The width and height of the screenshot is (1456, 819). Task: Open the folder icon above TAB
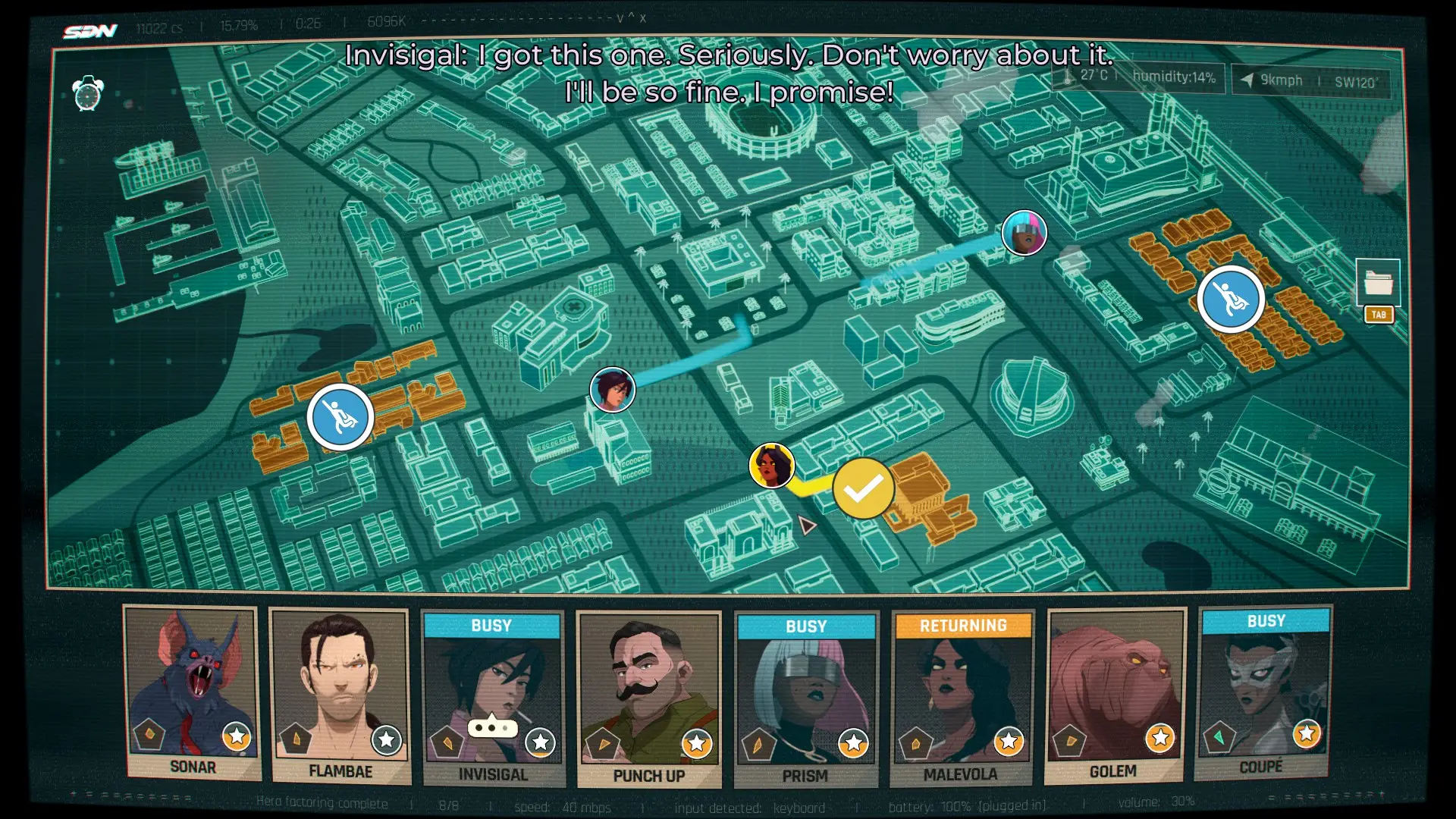click(x=1378, y=282)
